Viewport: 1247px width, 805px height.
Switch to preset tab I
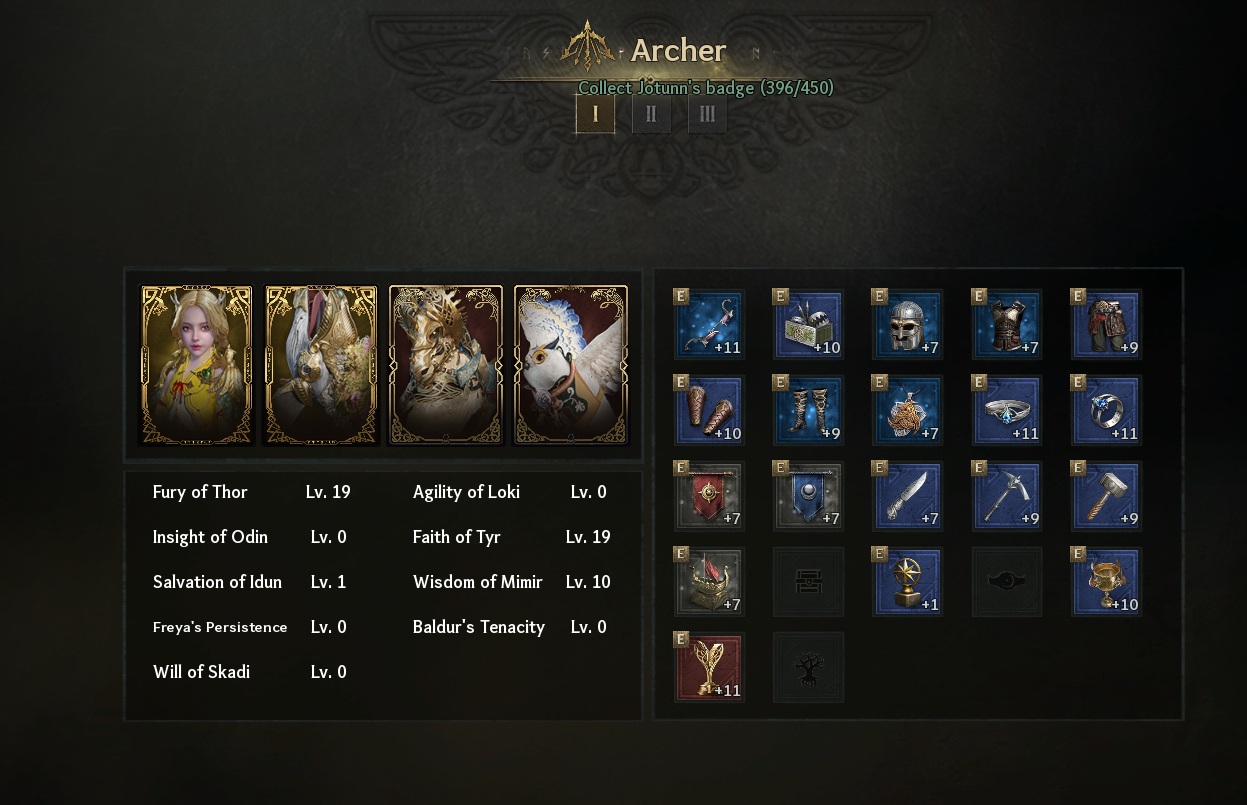pyautogui.click(x=595, y=114)
